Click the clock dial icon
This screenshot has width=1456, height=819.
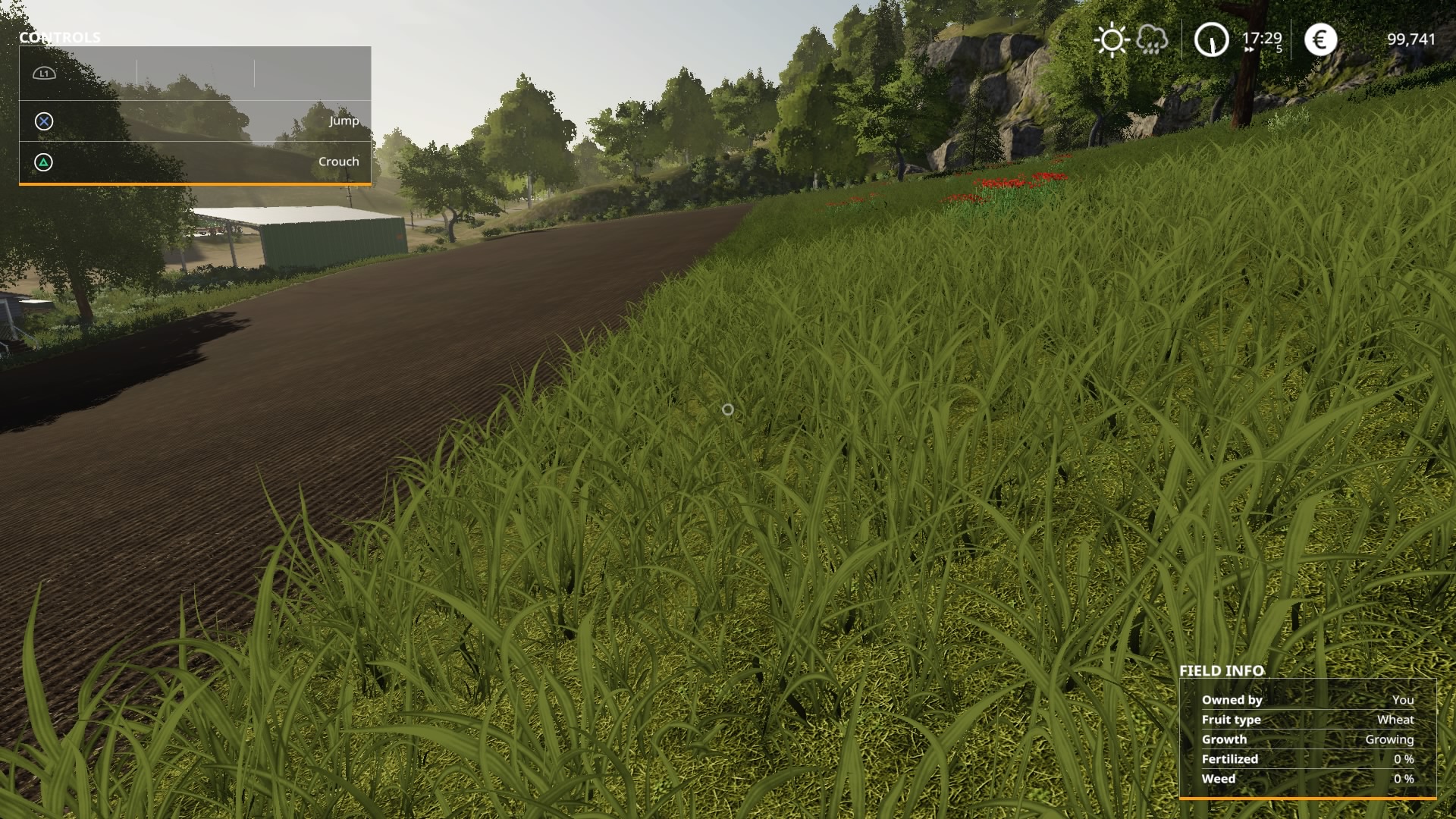[1211, 39]
